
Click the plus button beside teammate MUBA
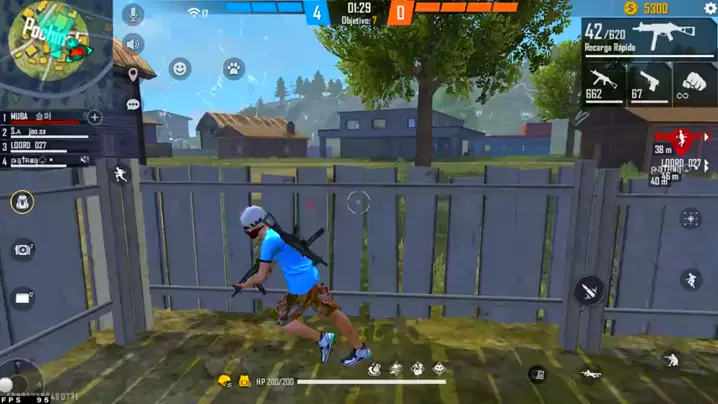(x=95, y=117)
